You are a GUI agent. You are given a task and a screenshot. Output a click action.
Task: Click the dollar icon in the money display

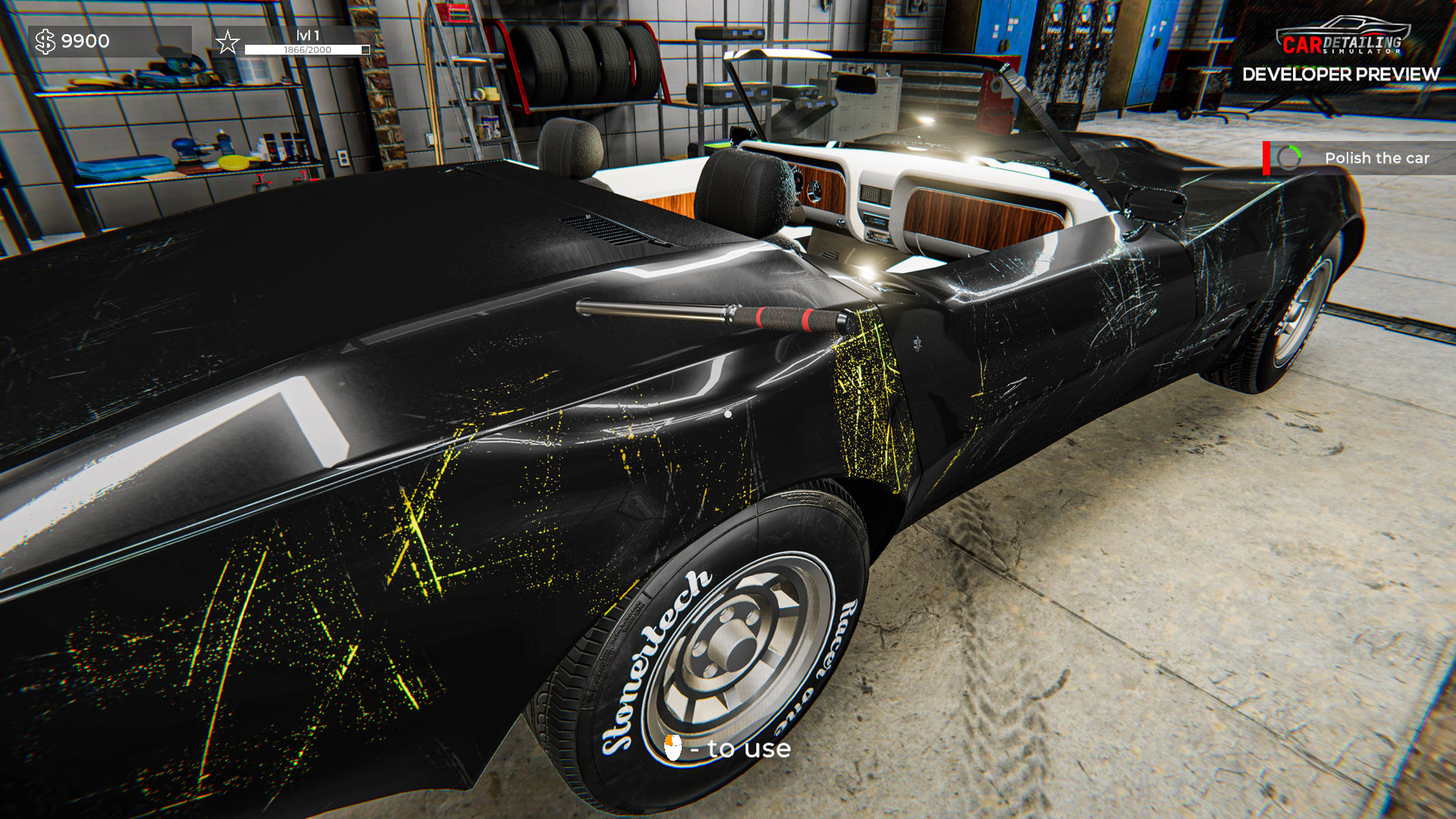[x=47, y=40]
